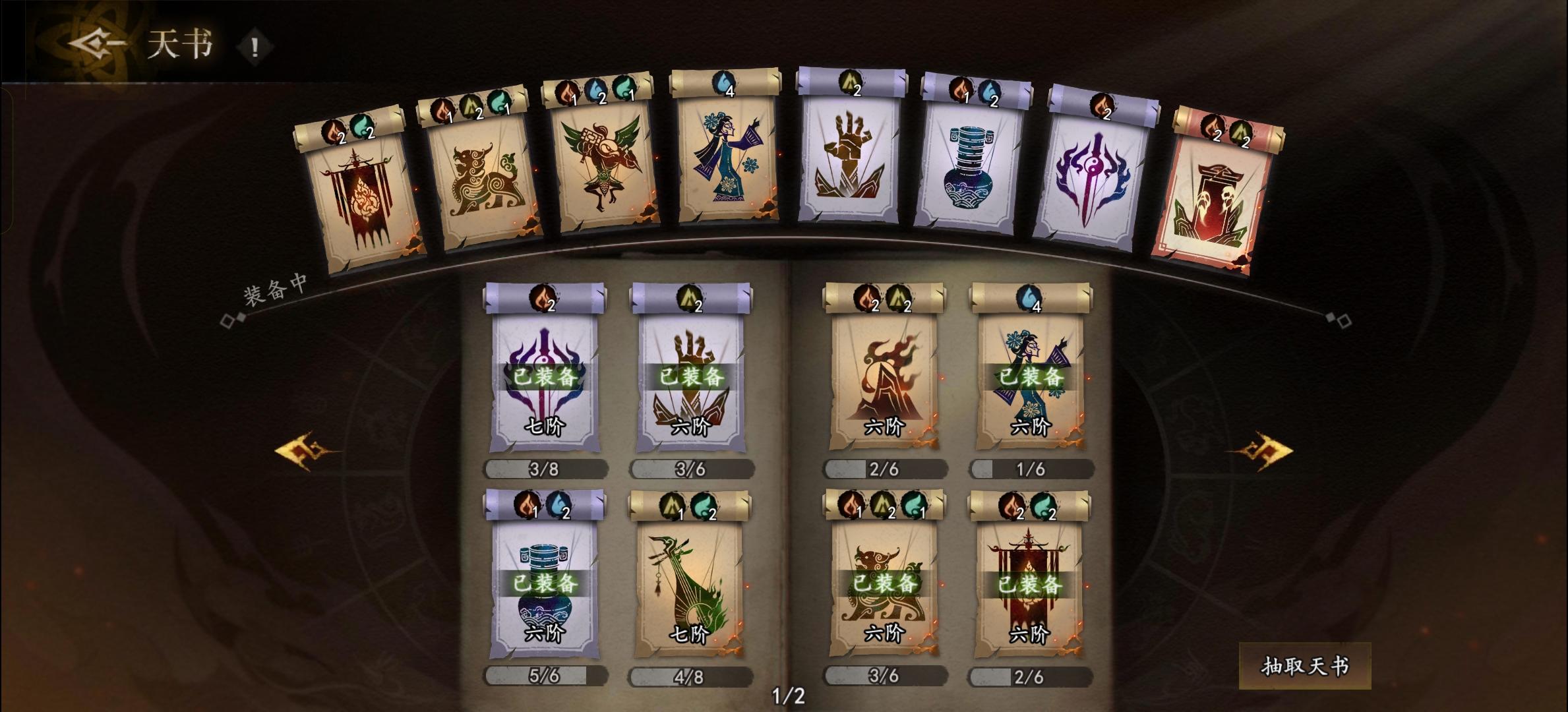This screenshot has height=712, width=1568.
Task: Open the dark hand scroll card
Action: 851,171
